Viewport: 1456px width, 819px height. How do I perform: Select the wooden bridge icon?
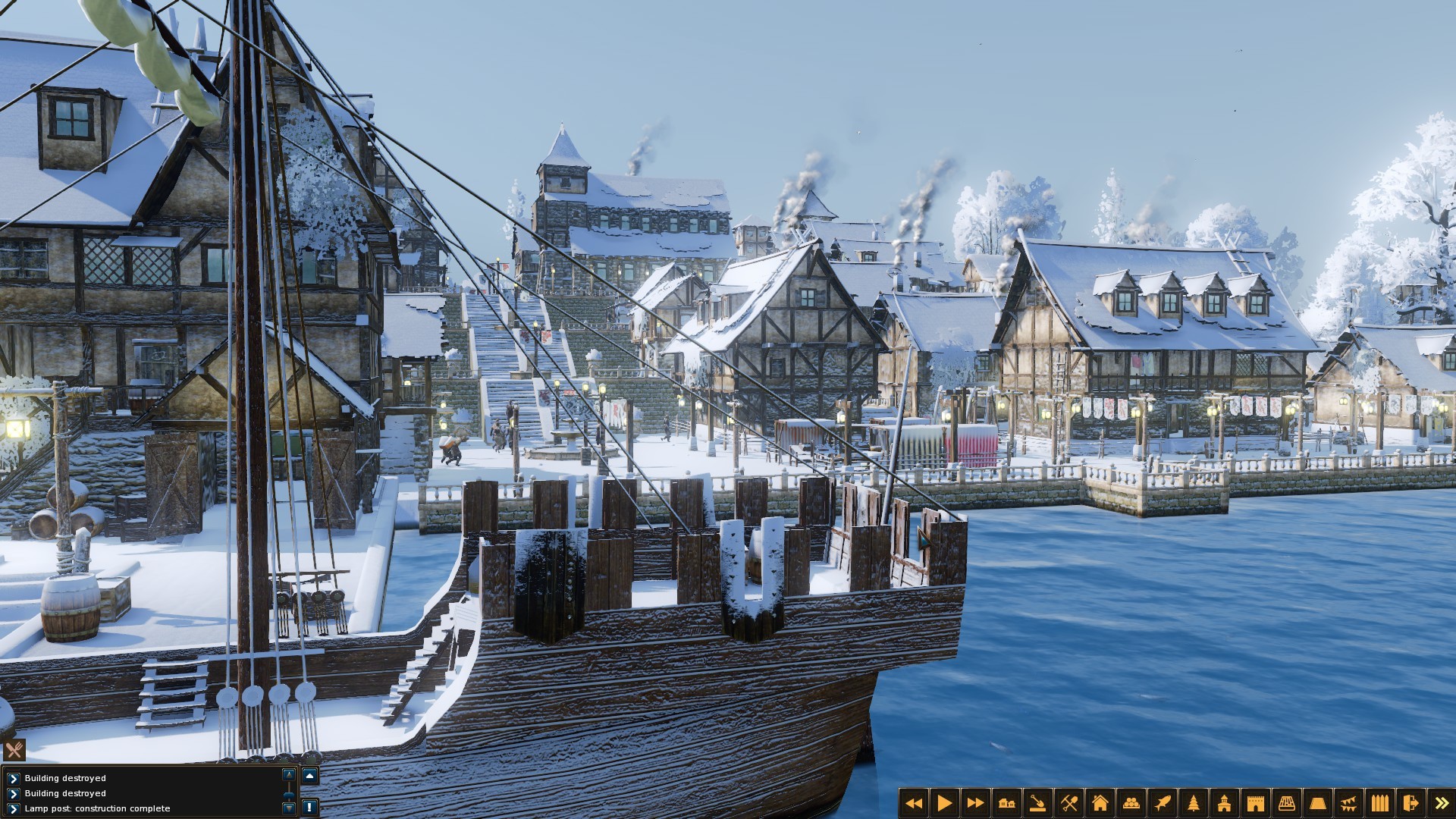tap(1287, 803)
